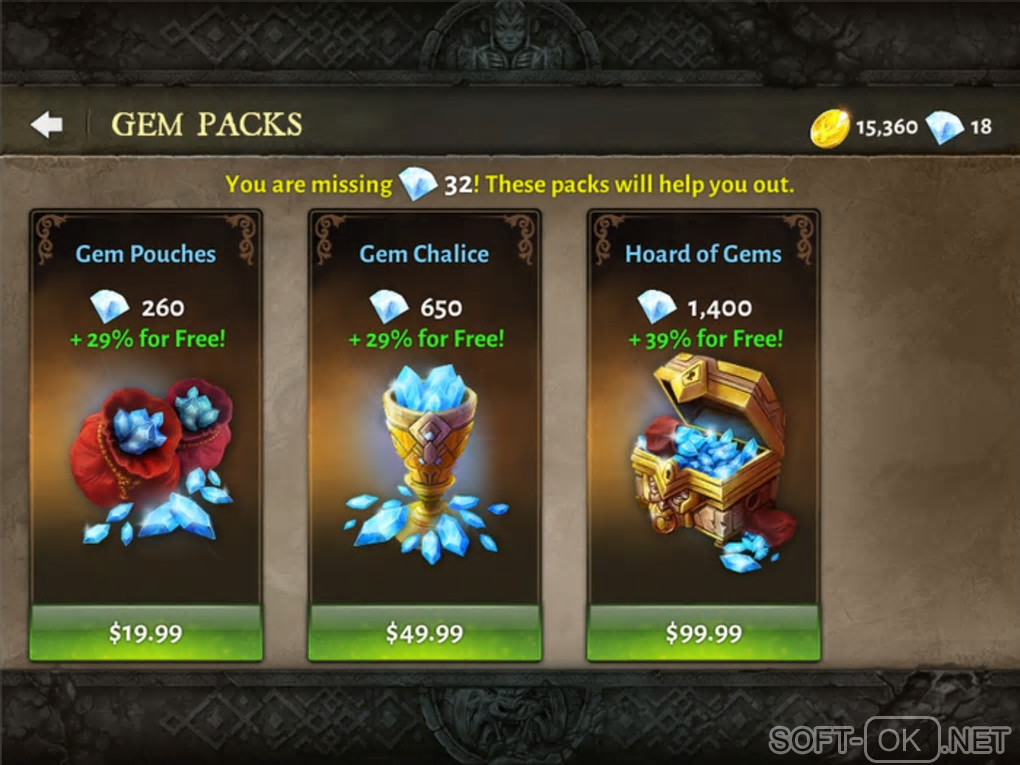
Task: Tap the gem currency icon in header
Action: pyautogui.click(x=944, y=127)
